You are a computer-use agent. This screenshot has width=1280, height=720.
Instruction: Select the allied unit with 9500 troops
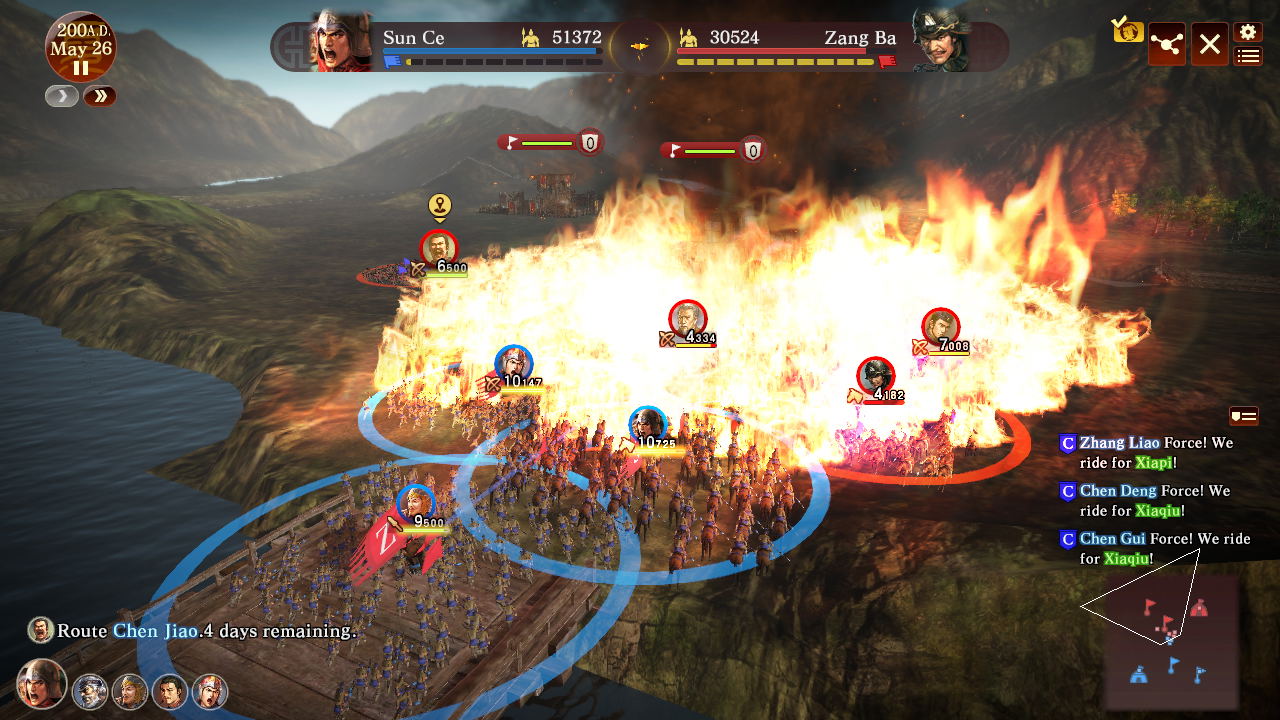(x=415, y=503)
